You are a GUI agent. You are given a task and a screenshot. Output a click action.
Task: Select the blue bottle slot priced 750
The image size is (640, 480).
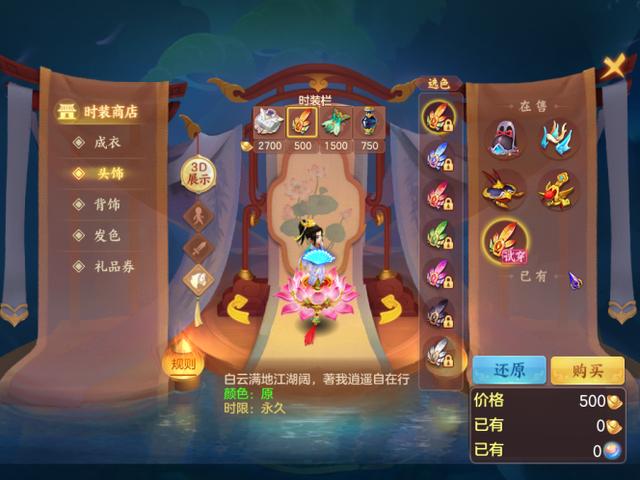pyautogui.click(x=368, y=122)
